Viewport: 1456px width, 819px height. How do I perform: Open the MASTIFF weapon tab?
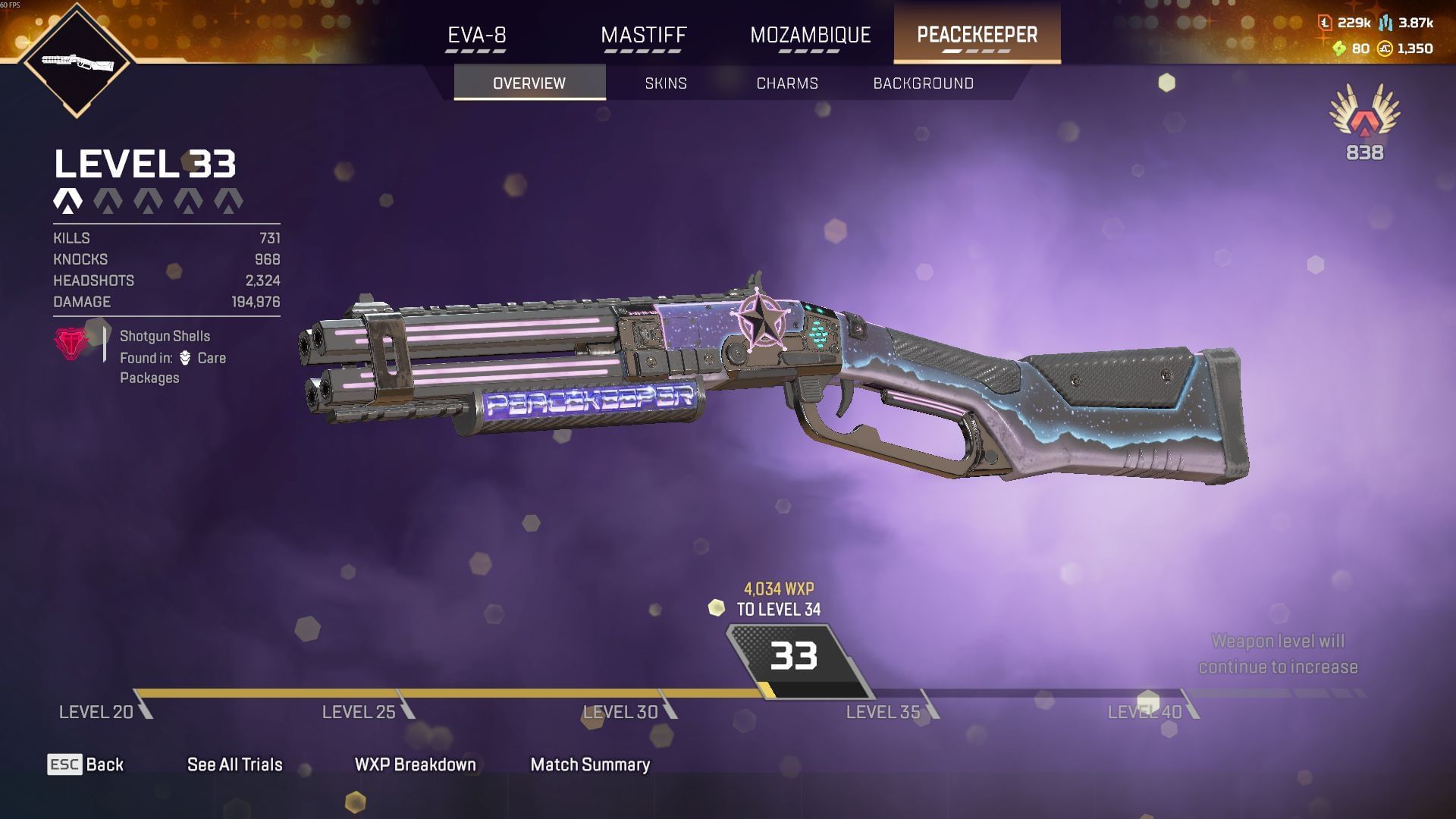(642, 35)
